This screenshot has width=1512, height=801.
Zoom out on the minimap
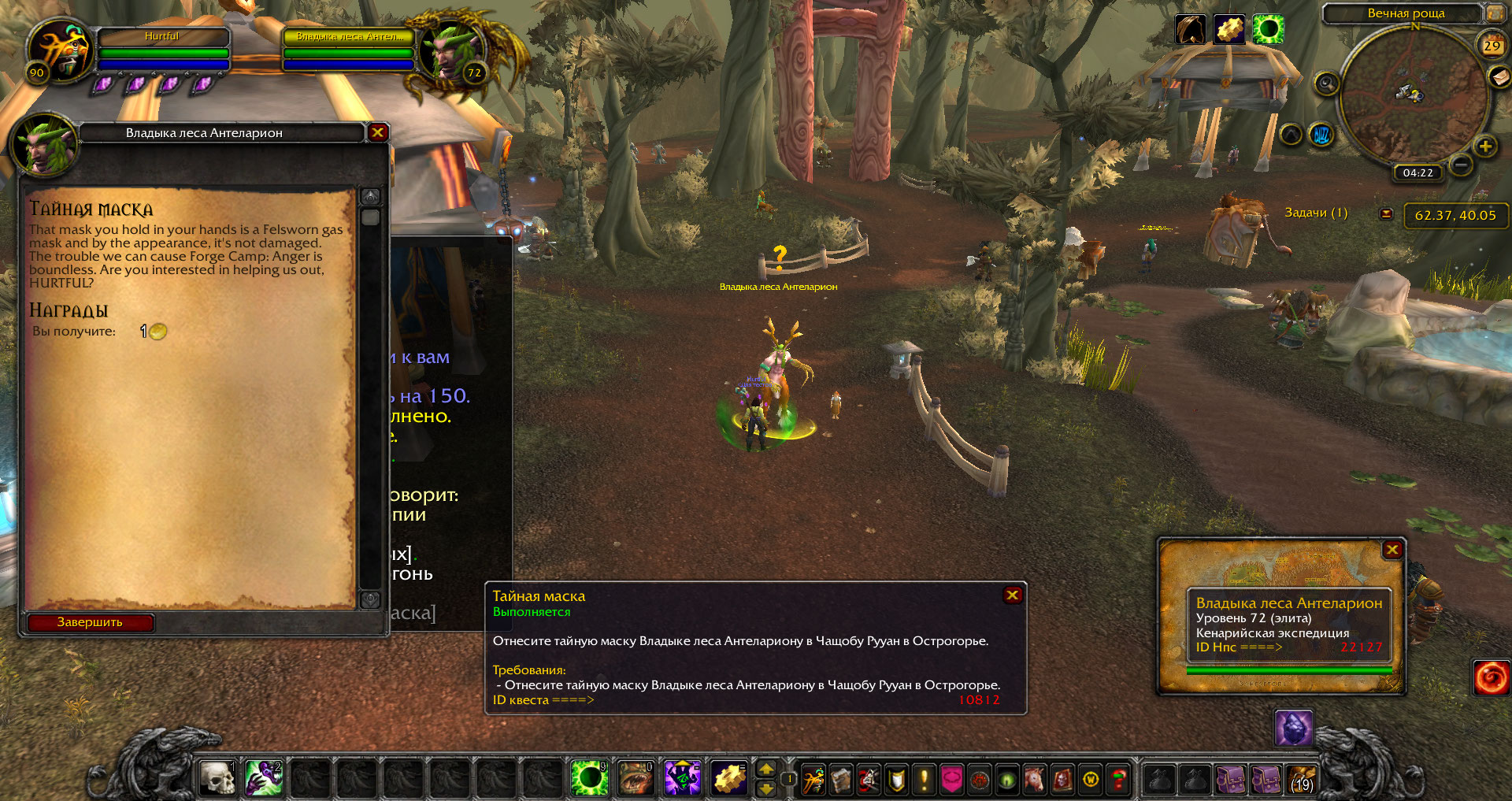[1461, 165]
